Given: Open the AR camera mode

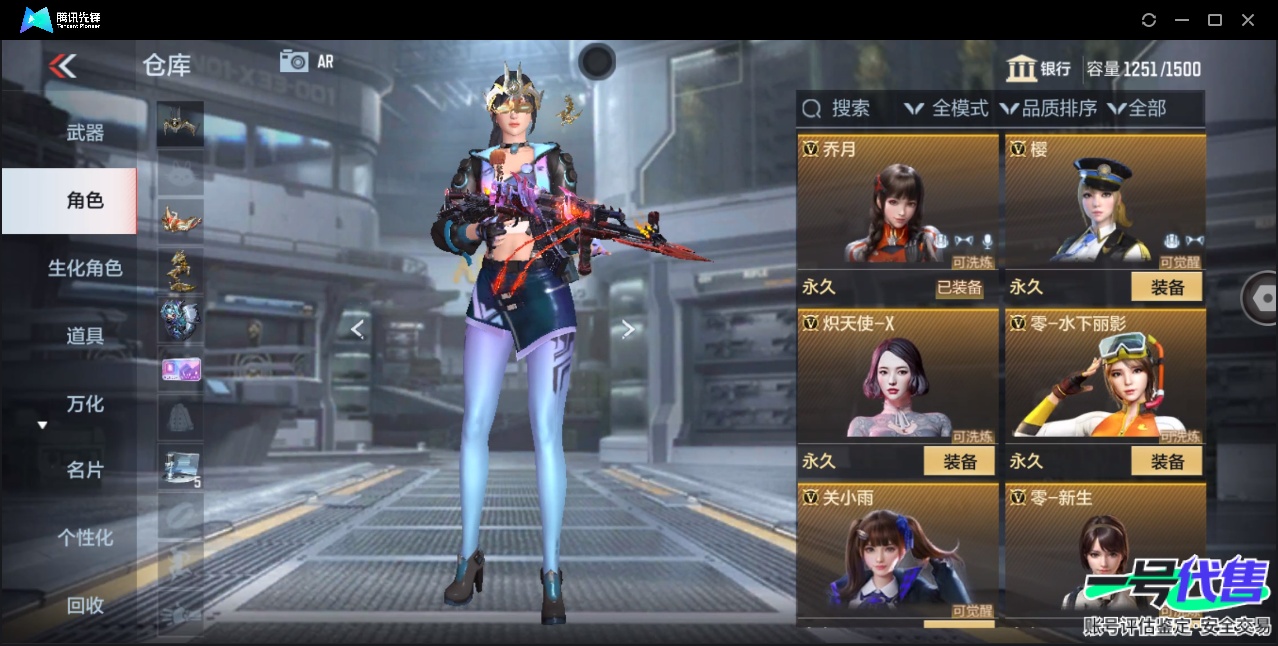Looking at the screenshot, I should click(x=306, y=61).
